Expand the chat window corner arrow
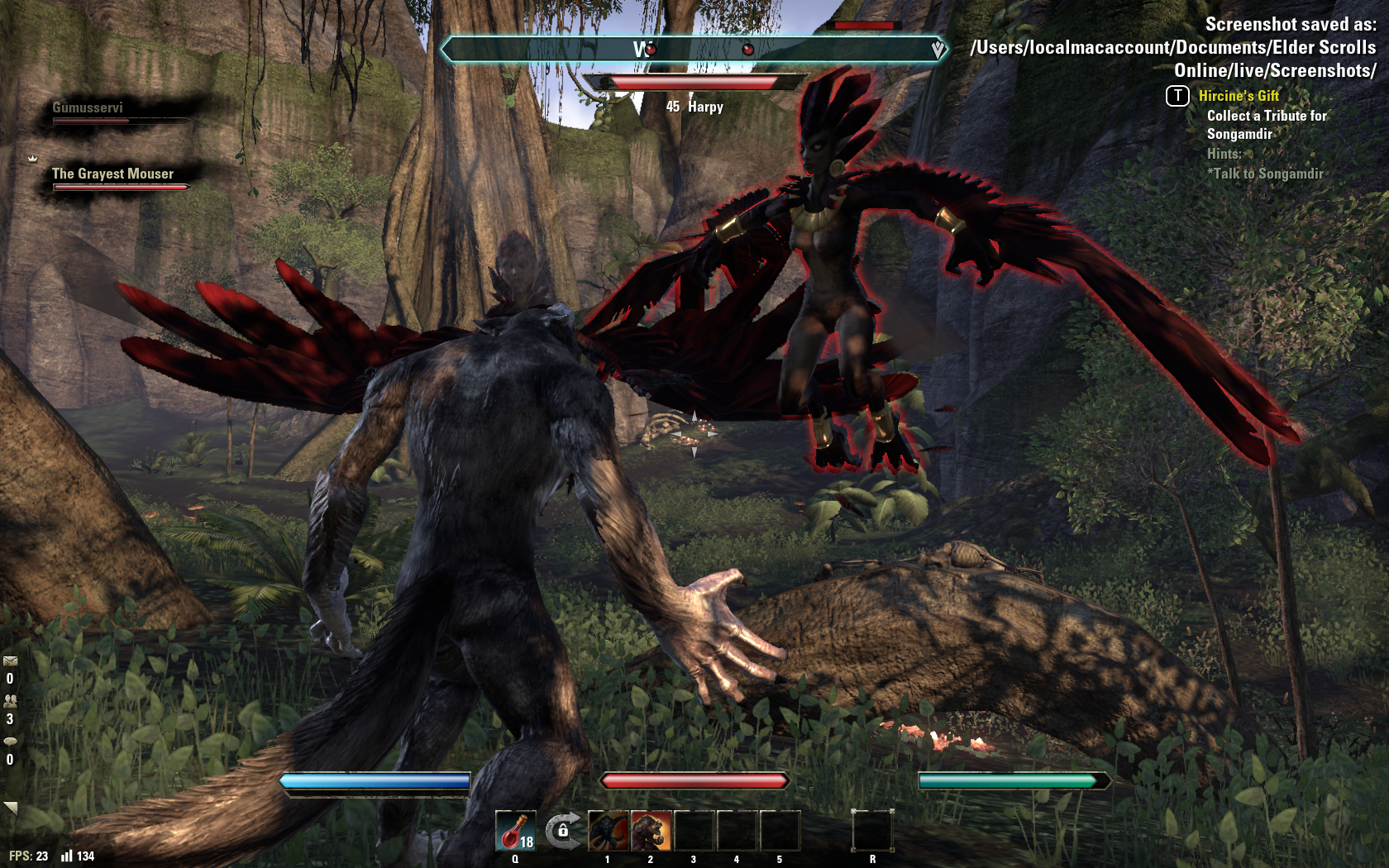 11,807
